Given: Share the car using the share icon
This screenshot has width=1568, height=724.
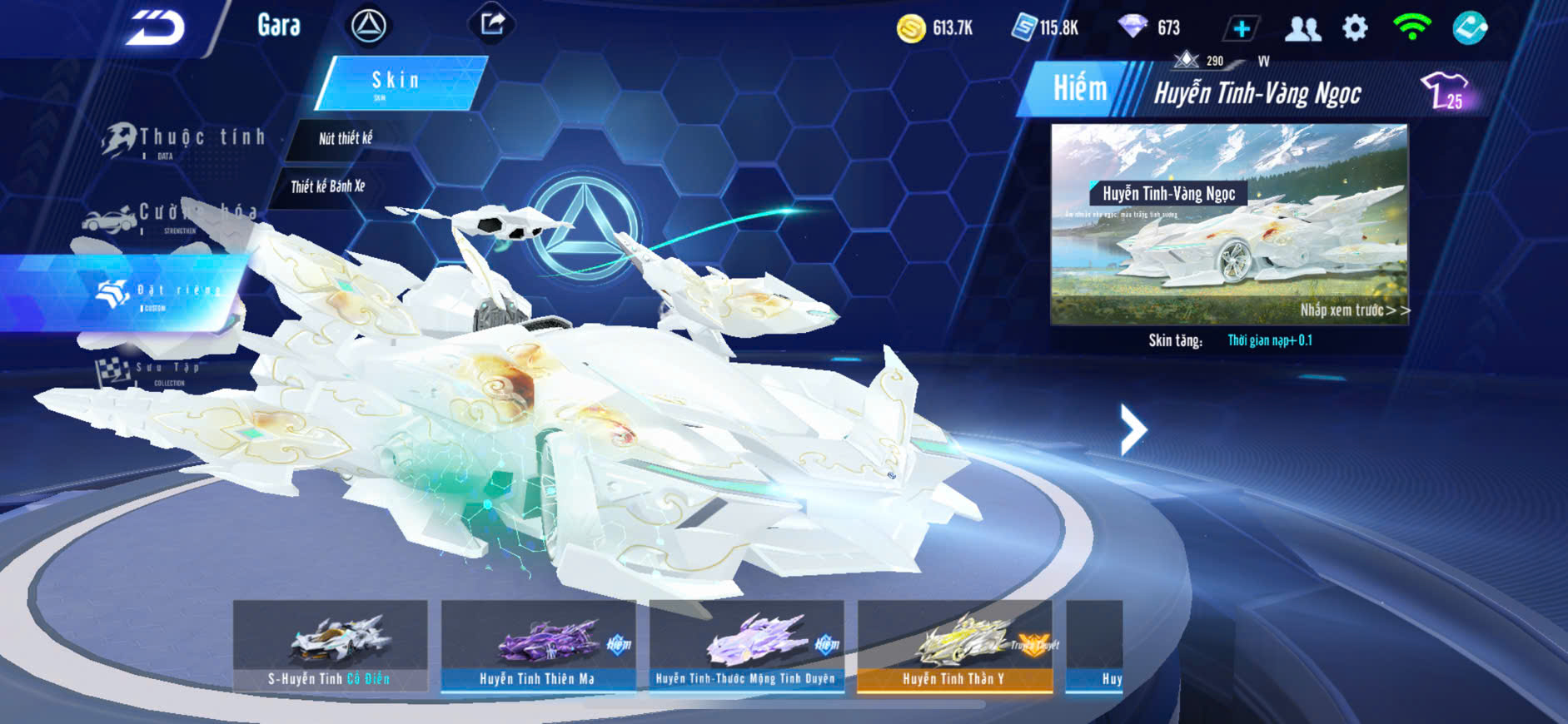Looking at the screenshot, I should [x=492, y=24].
